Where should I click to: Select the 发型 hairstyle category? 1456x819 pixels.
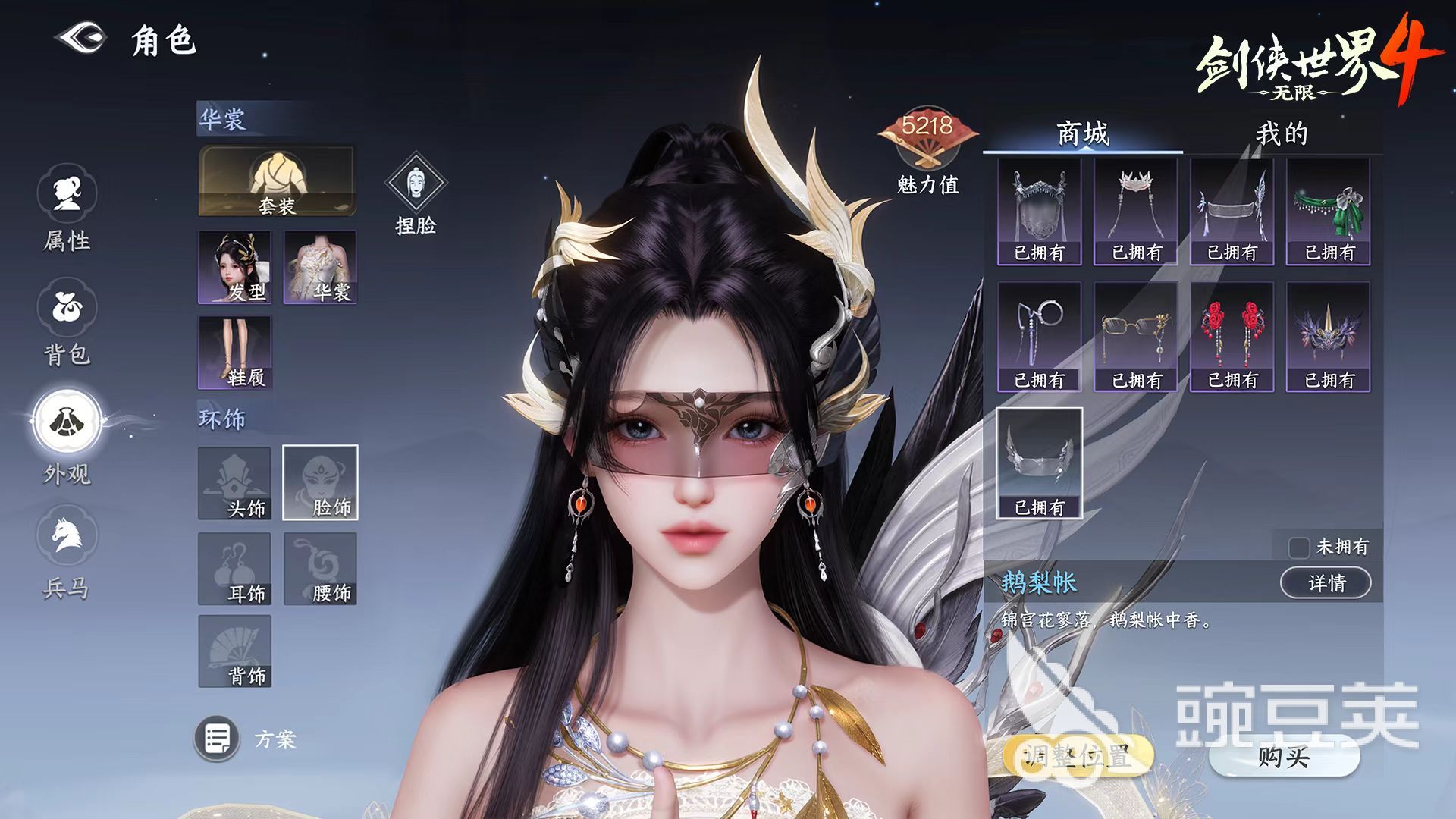coord(235,267)
